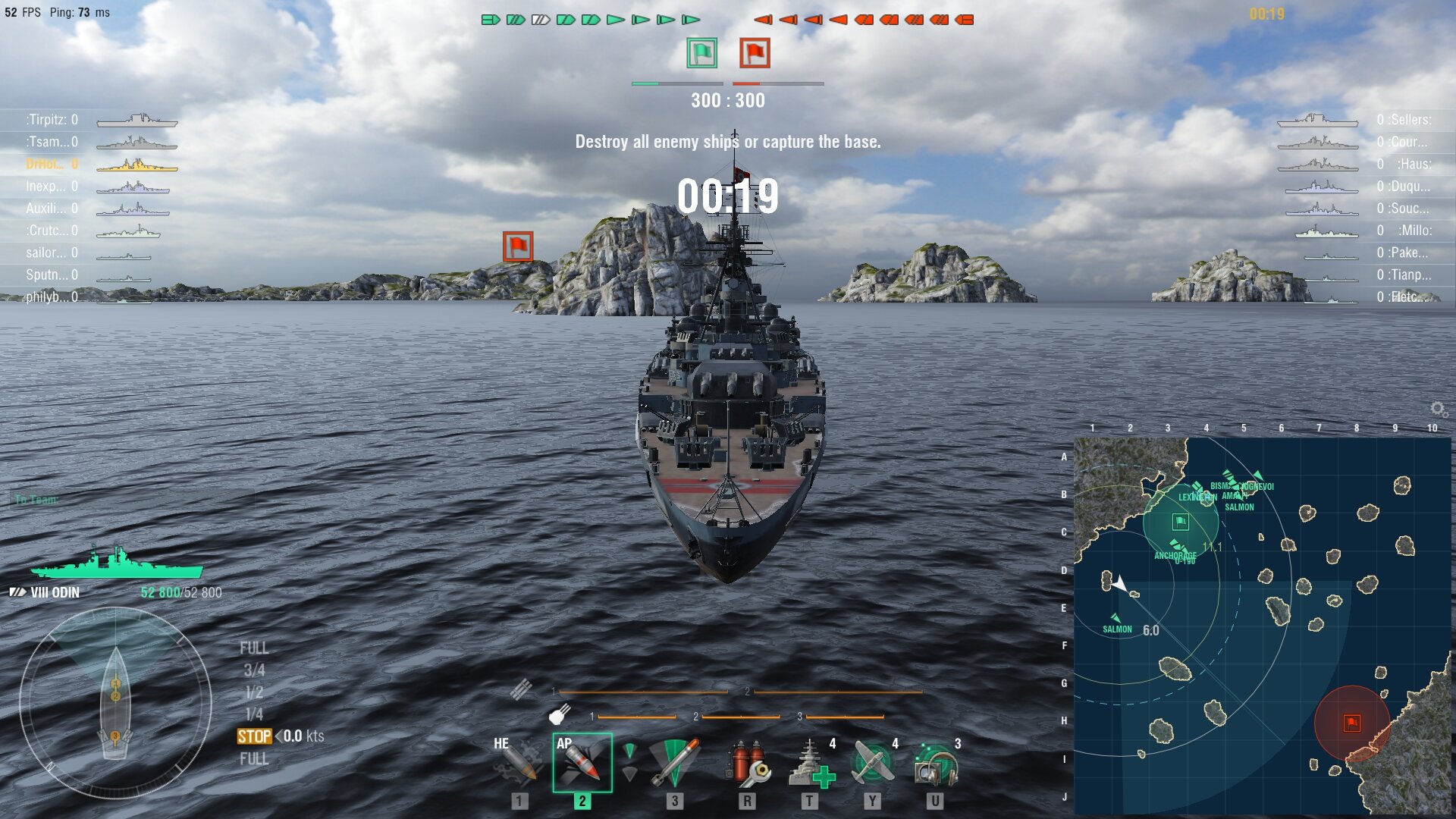Switch to torpedo armament

click(674, 762)
